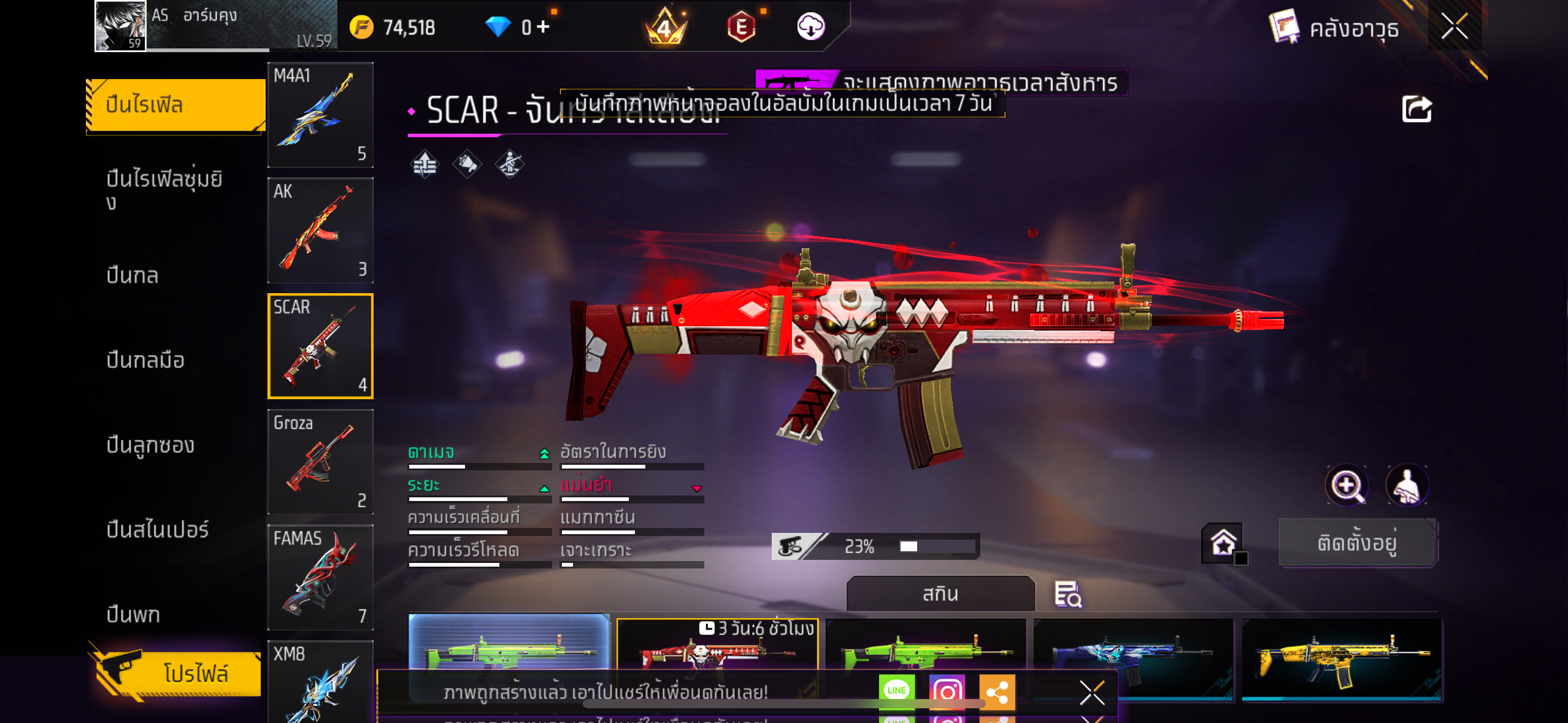The height and width of the screenshot is (723, 1568).
Task: Select the yellow SCAR skin thumbnail
Action: click(1341, 659)
